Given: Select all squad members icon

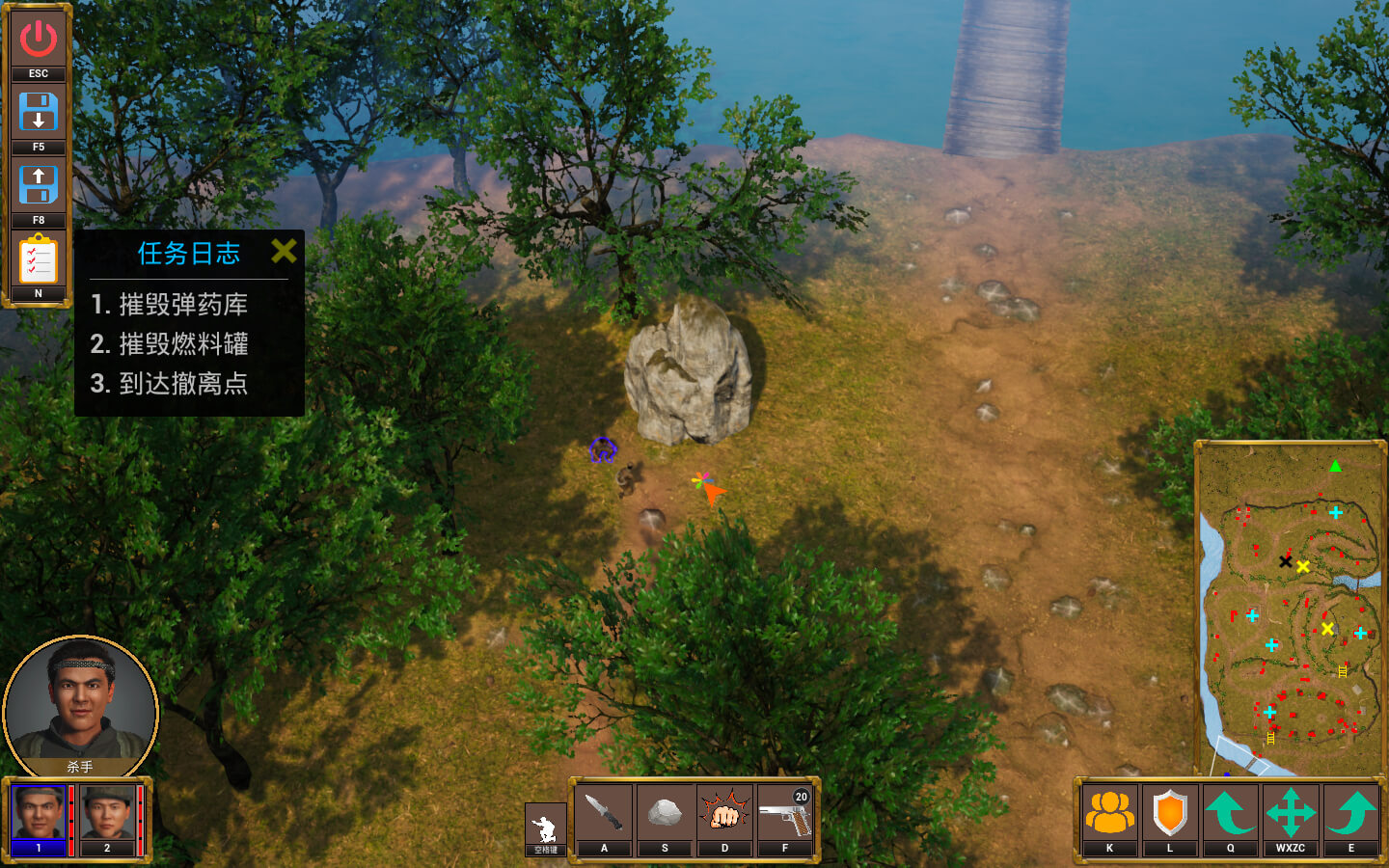Looking at the screenshot, I should (x=1109, y=814).
